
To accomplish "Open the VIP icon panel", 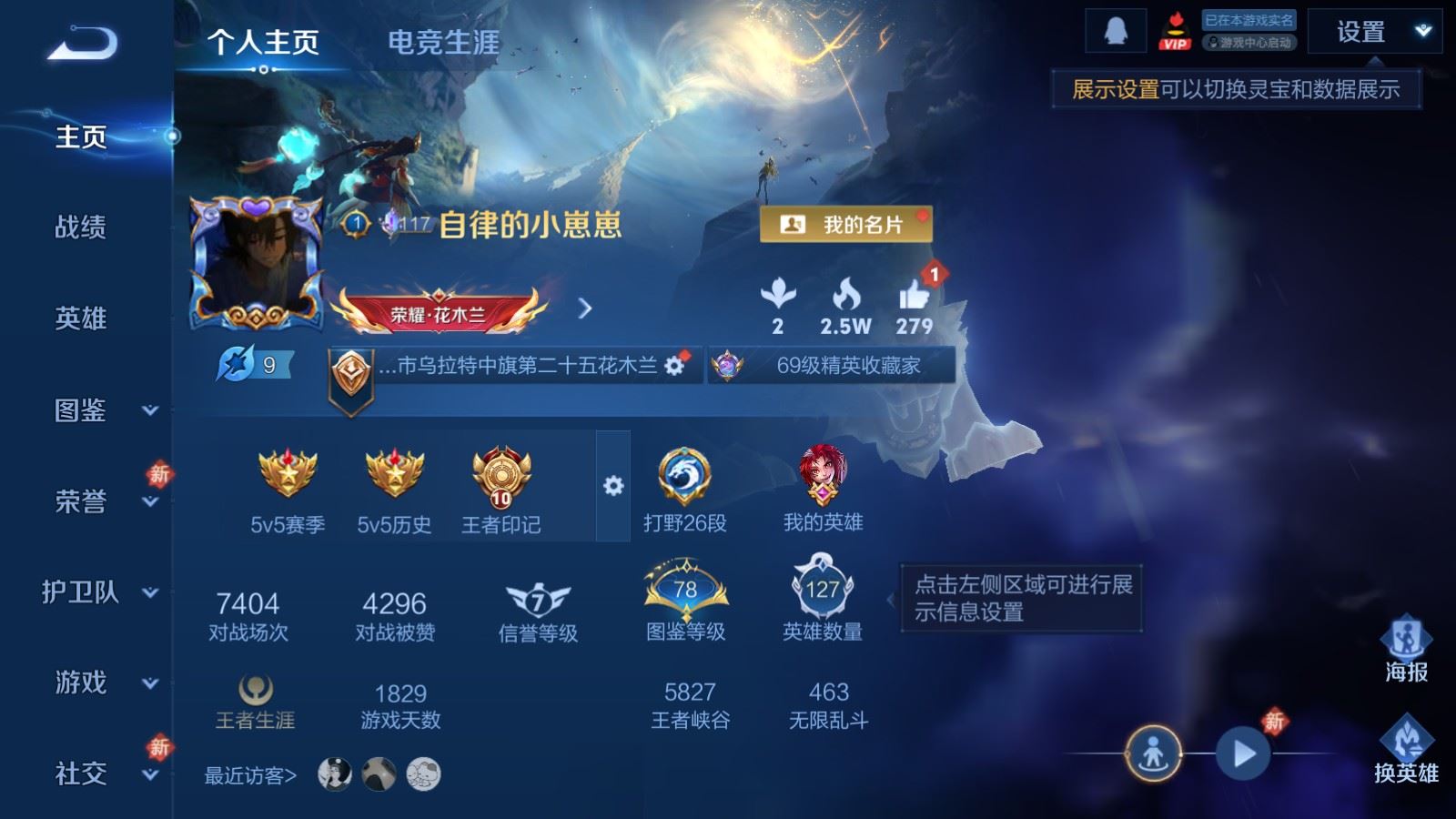I will 1177,29.
